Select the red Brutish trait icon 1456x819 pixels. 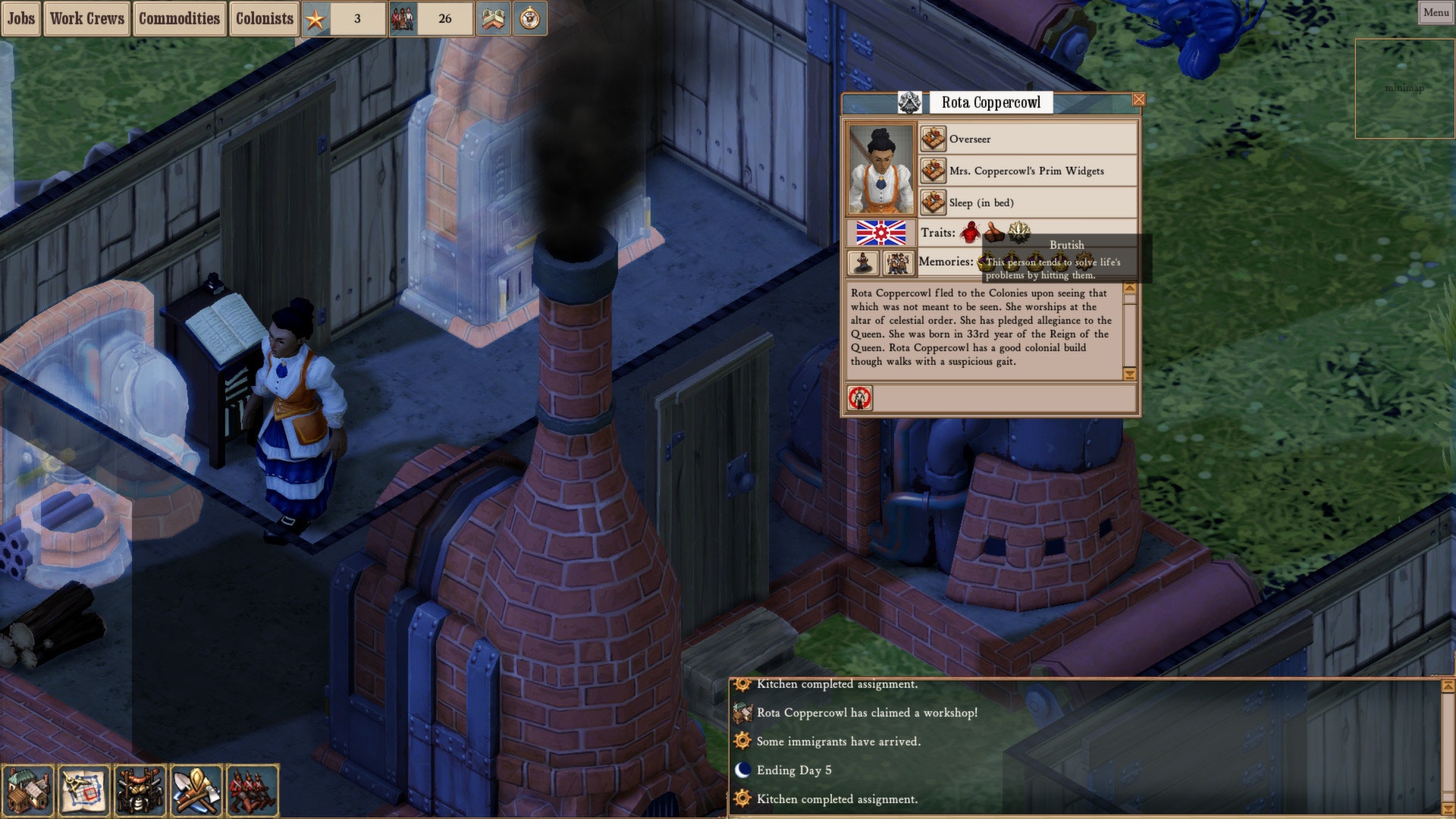pos(970,232)
